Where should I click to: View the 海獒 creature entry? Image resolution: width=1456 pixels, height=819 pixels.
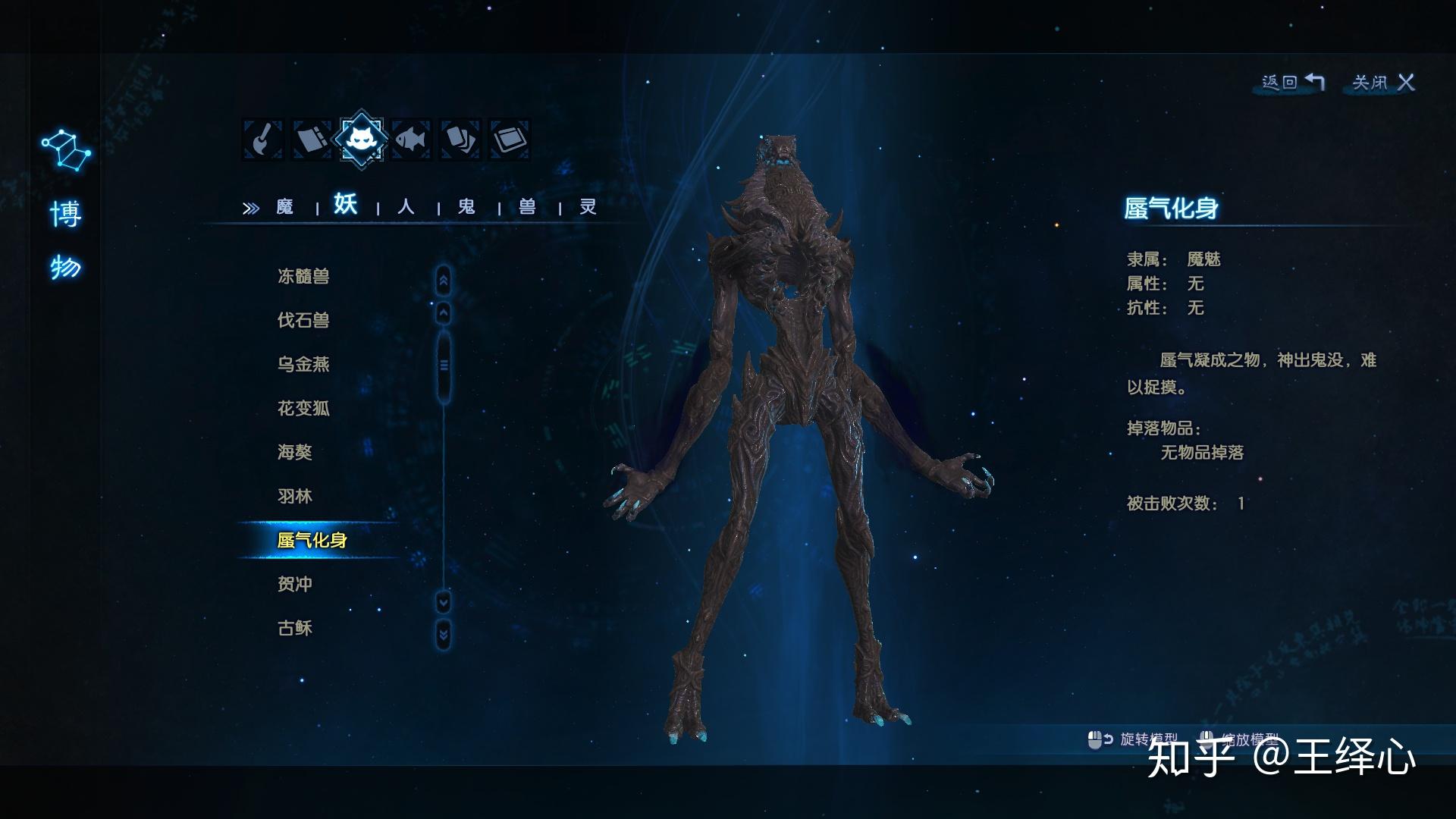pyautogui.click(x=295, y=453)
